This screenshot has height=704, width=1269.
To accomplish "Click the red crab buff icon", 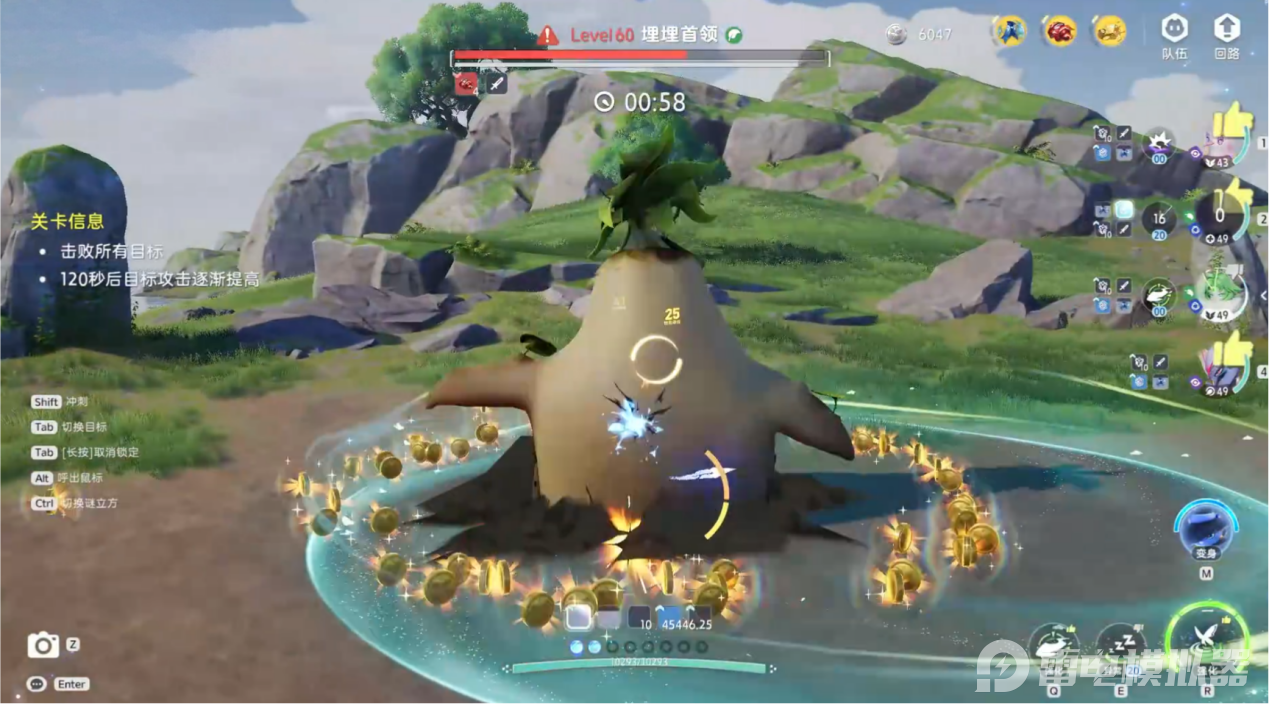I will click(1060, 31).
